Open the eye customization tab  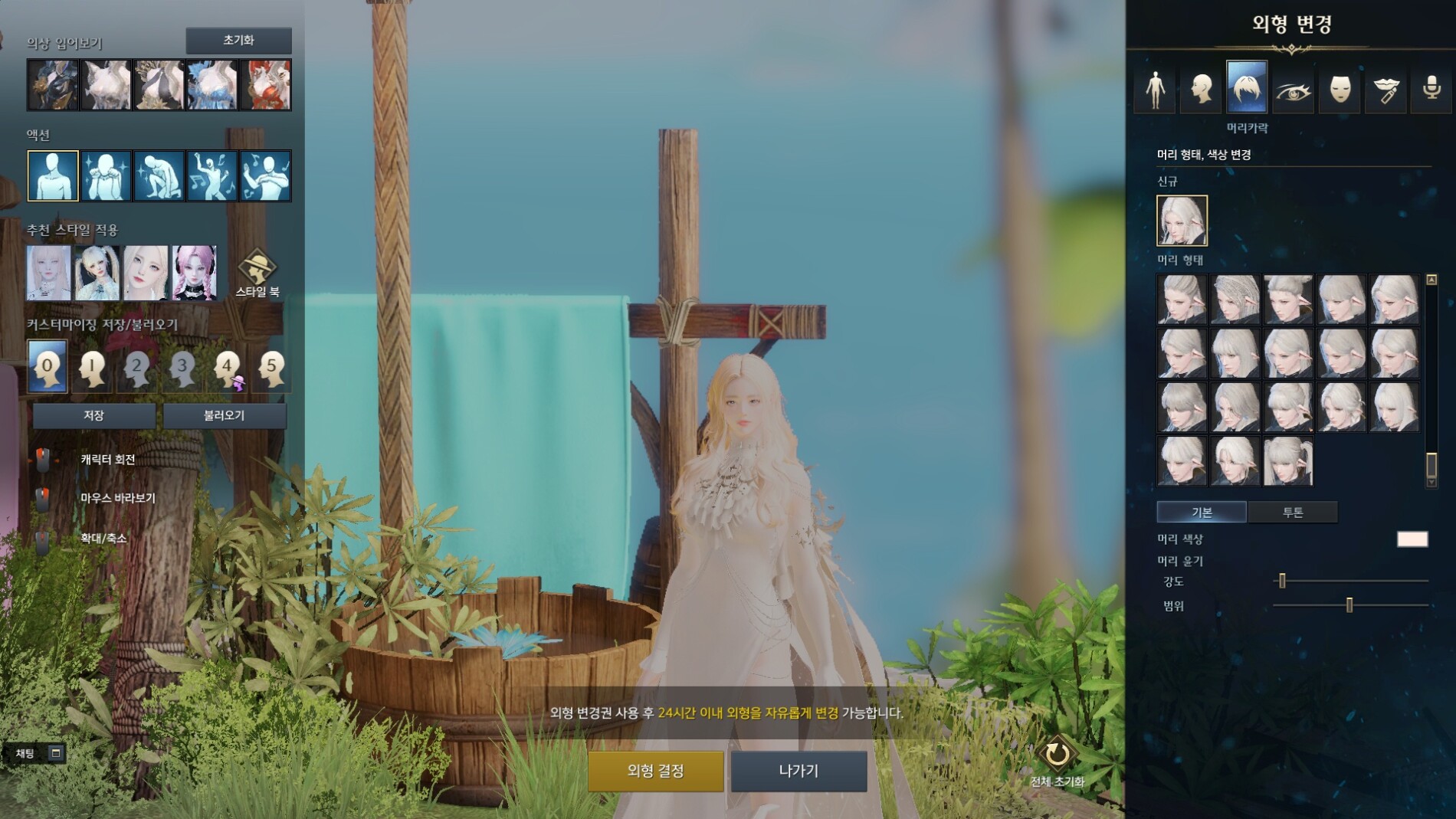[1293, 89]
